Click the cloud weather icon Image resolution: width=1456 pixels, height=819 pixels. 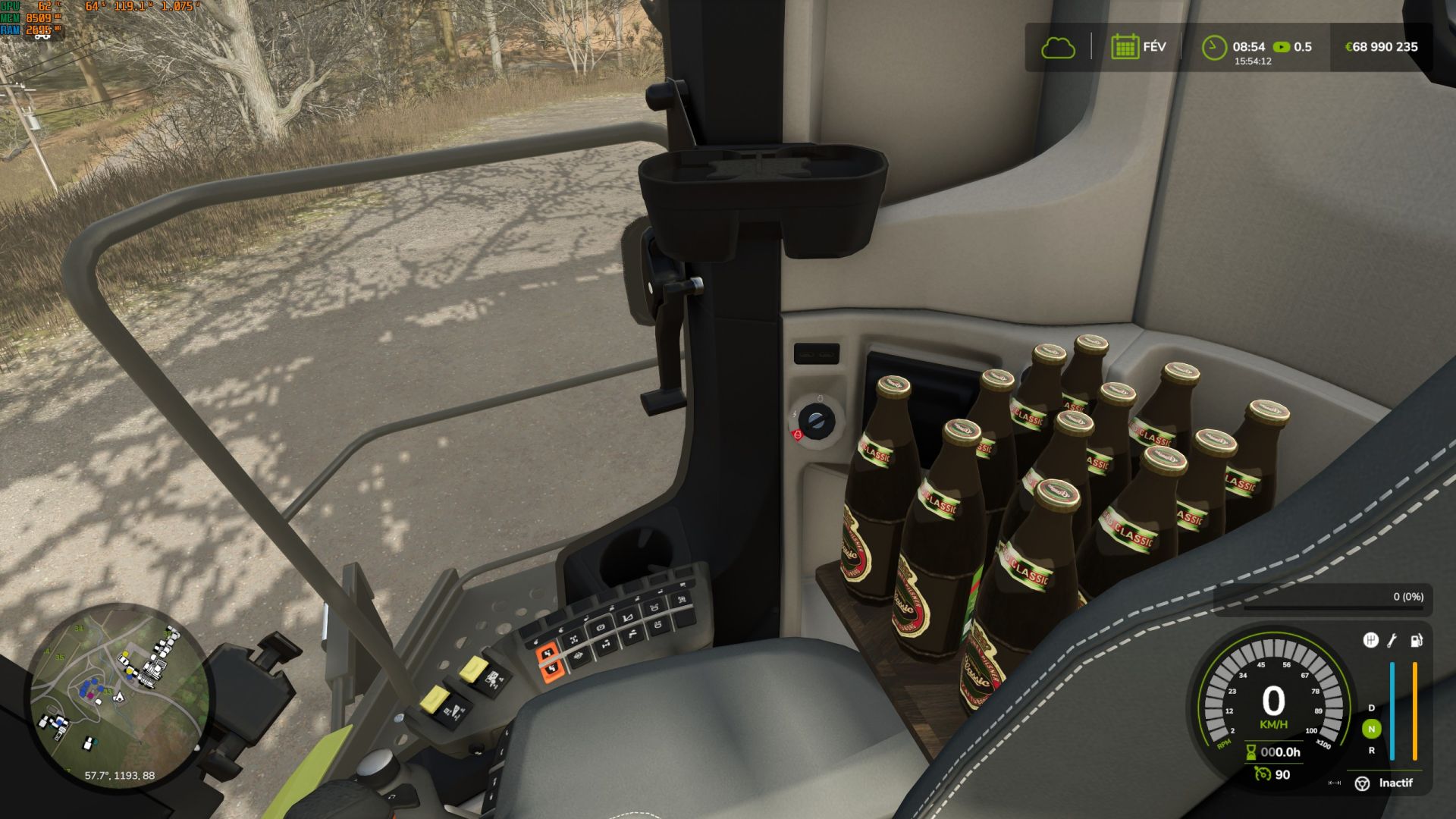[1058, 48]
